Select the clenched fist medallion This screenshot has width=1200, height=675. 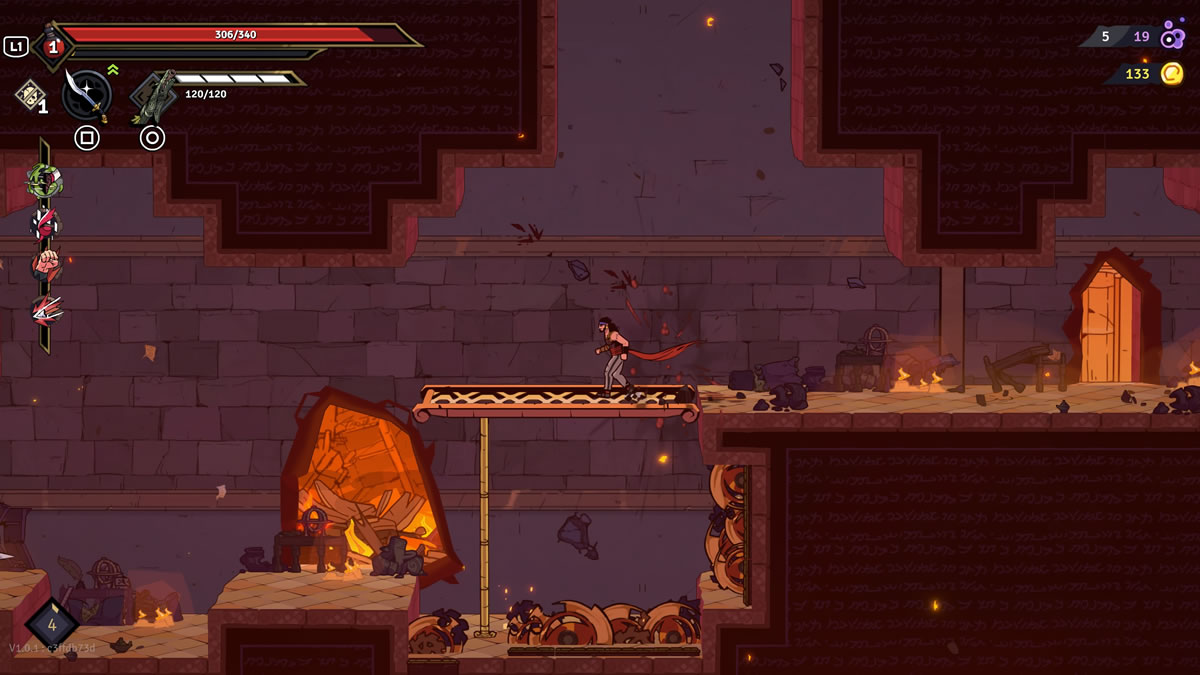tap(45, 266)
